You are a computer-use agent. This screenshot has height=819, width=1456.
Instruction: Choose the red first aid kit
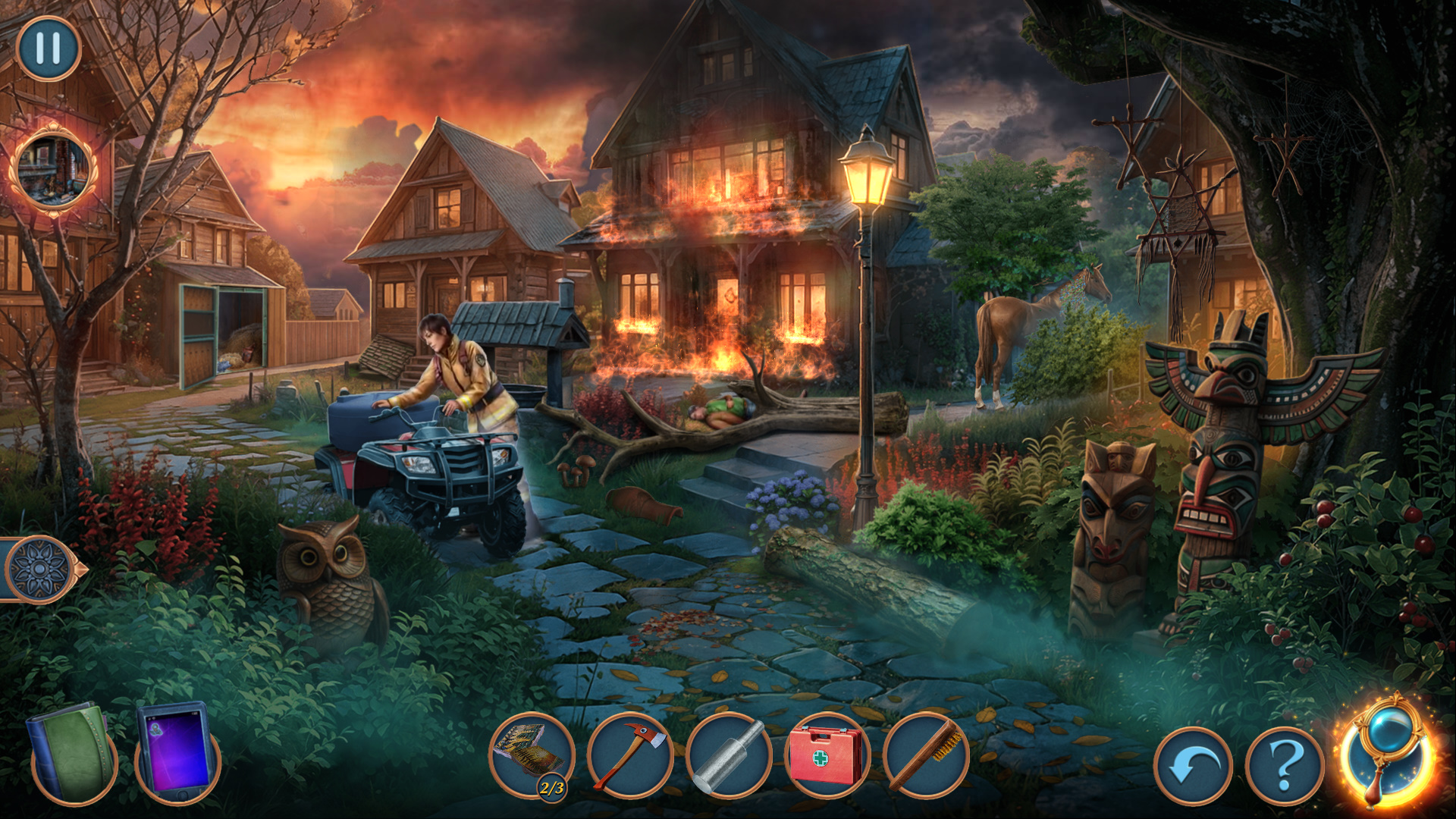pyautogui.click(x=827, y=755)
